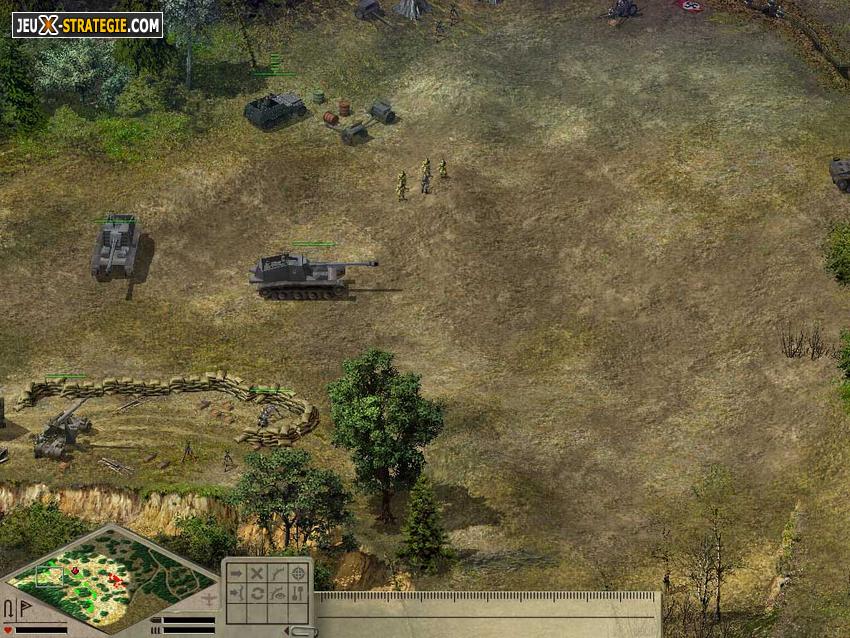Screen dimensions: 850x638
Task: Click the U-turn arrow icon
Action: 9,609
